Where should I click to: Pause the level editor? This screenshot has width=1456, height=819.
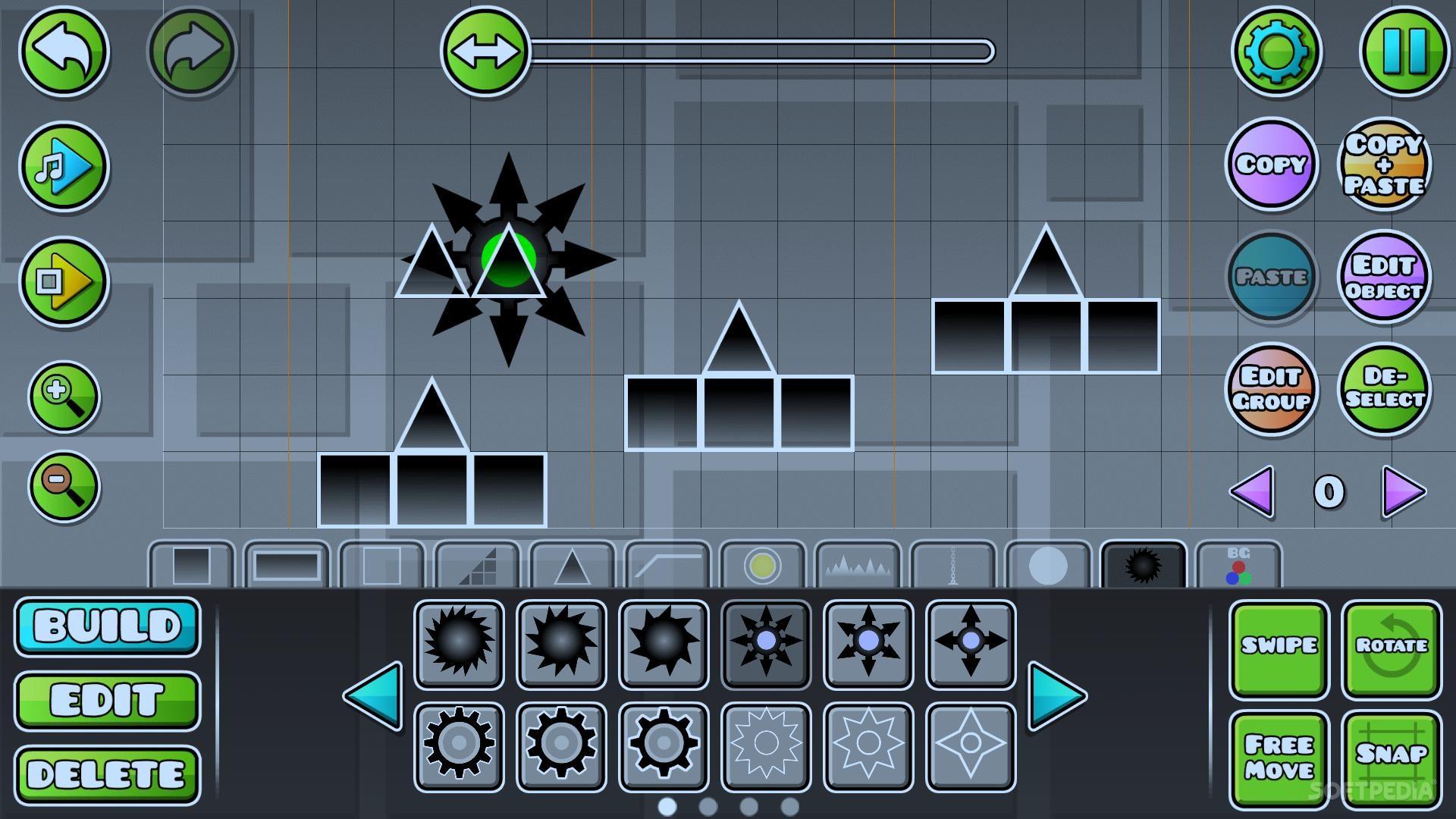(x=1404, y=52)
